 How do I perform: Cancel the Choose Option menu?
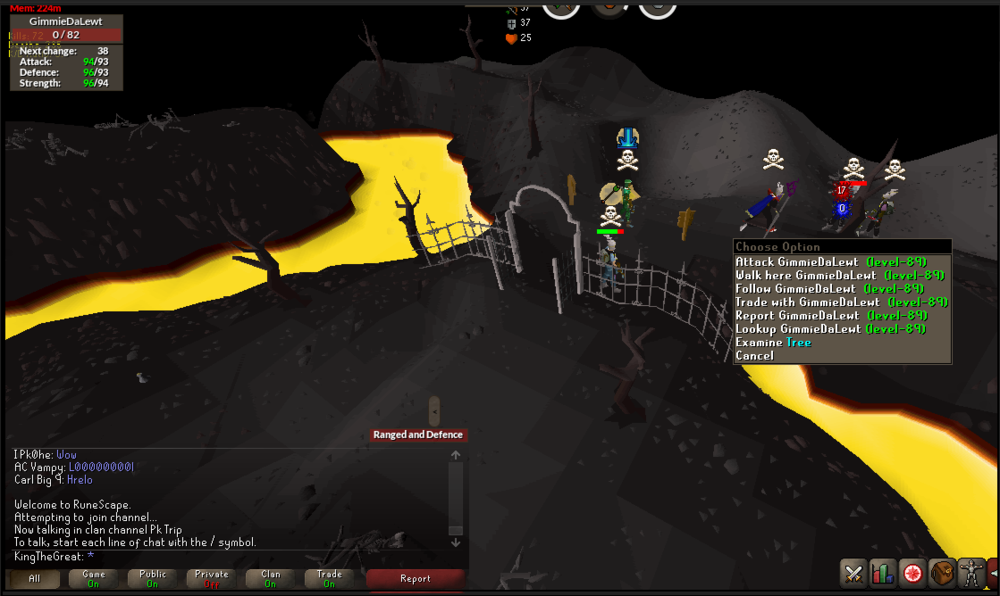point(755,356)
